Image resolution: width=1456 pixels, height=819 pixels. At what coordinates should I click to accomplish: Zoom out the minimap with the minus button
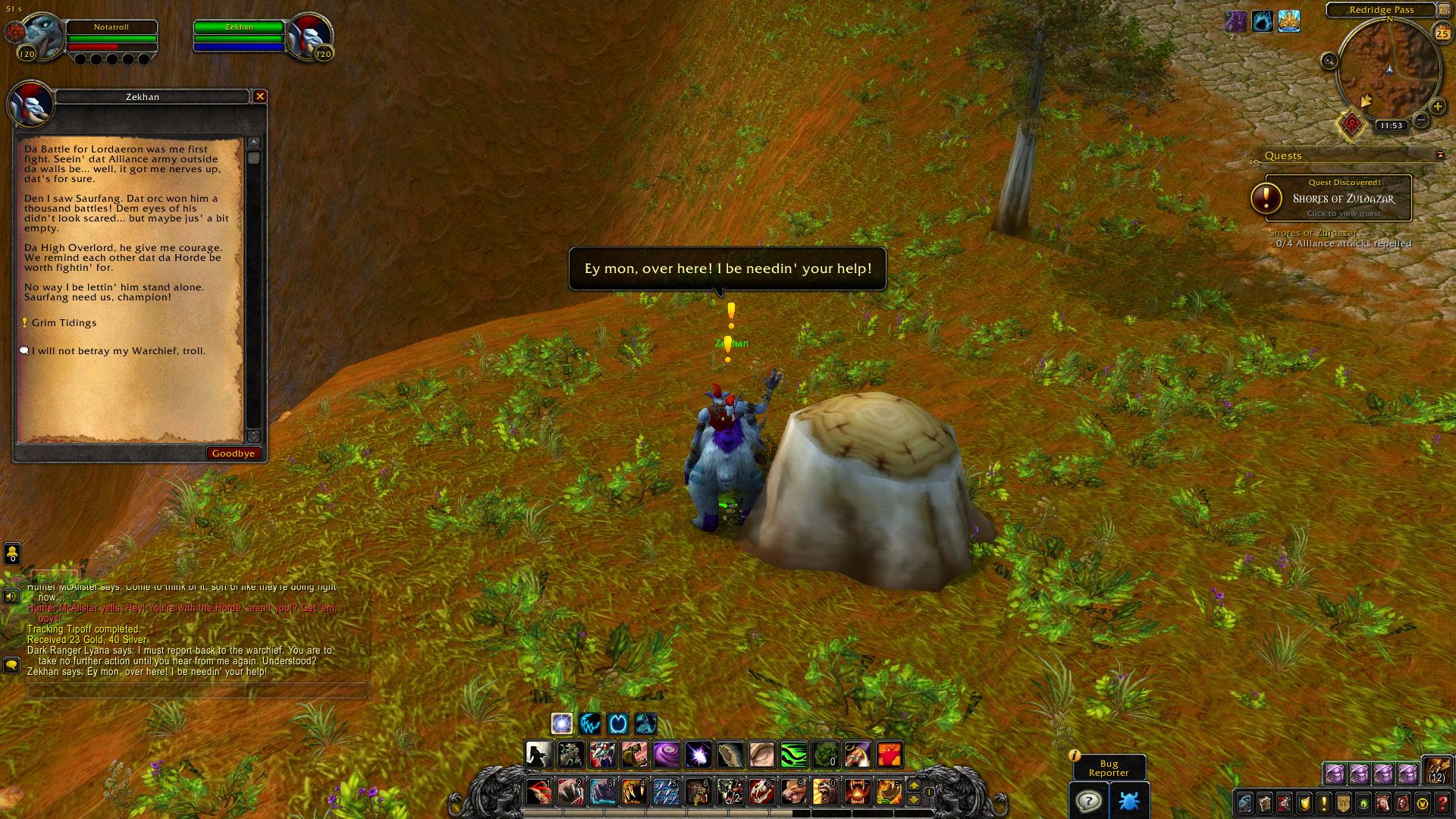1422,120
